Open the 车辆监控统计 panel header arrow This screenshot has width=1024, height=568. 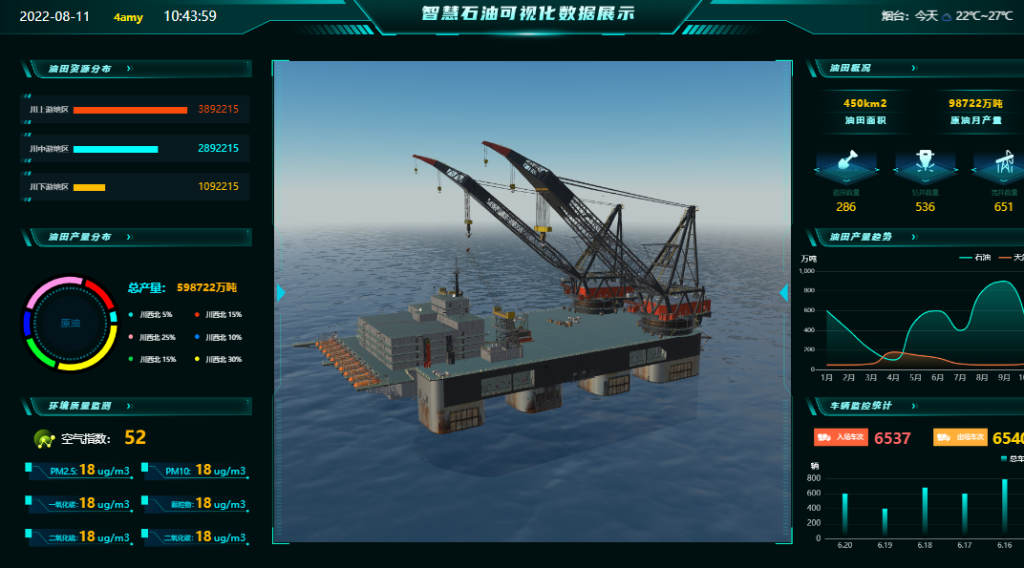913,406
